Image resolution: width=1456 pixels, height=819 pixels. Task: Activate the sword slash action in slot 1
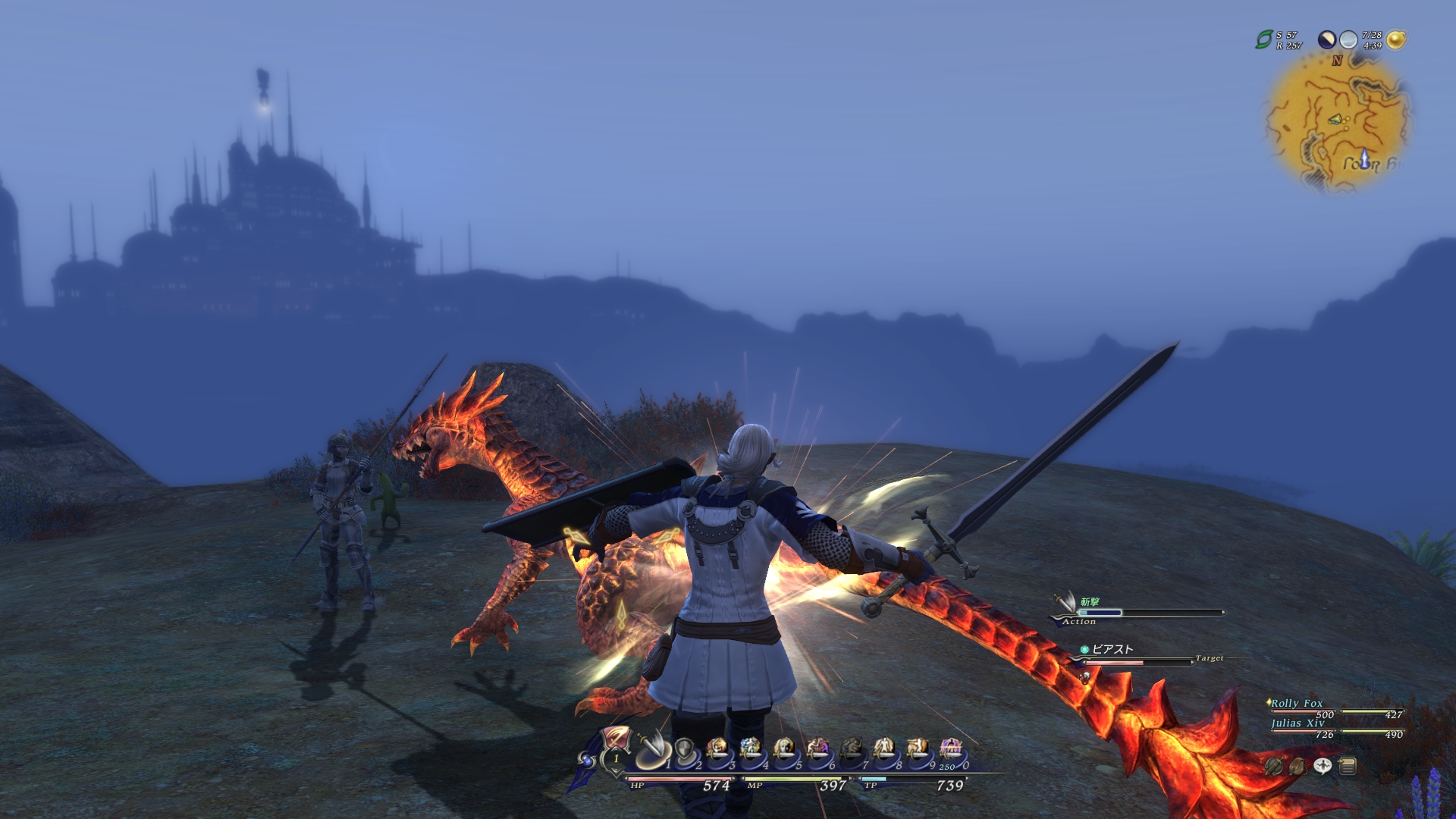(651, 750)
